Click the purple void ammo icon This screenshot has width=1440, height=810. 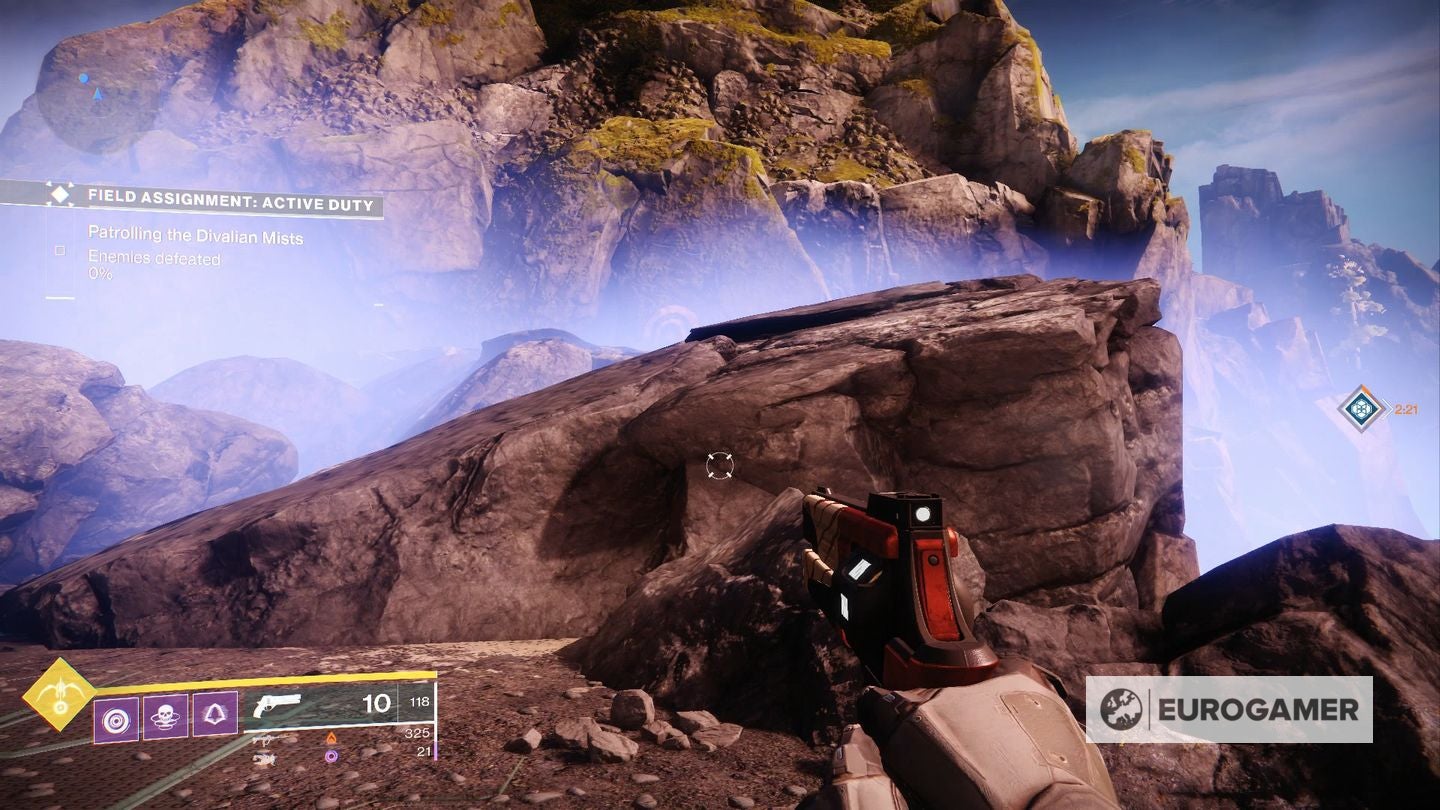tap(330, 755)
